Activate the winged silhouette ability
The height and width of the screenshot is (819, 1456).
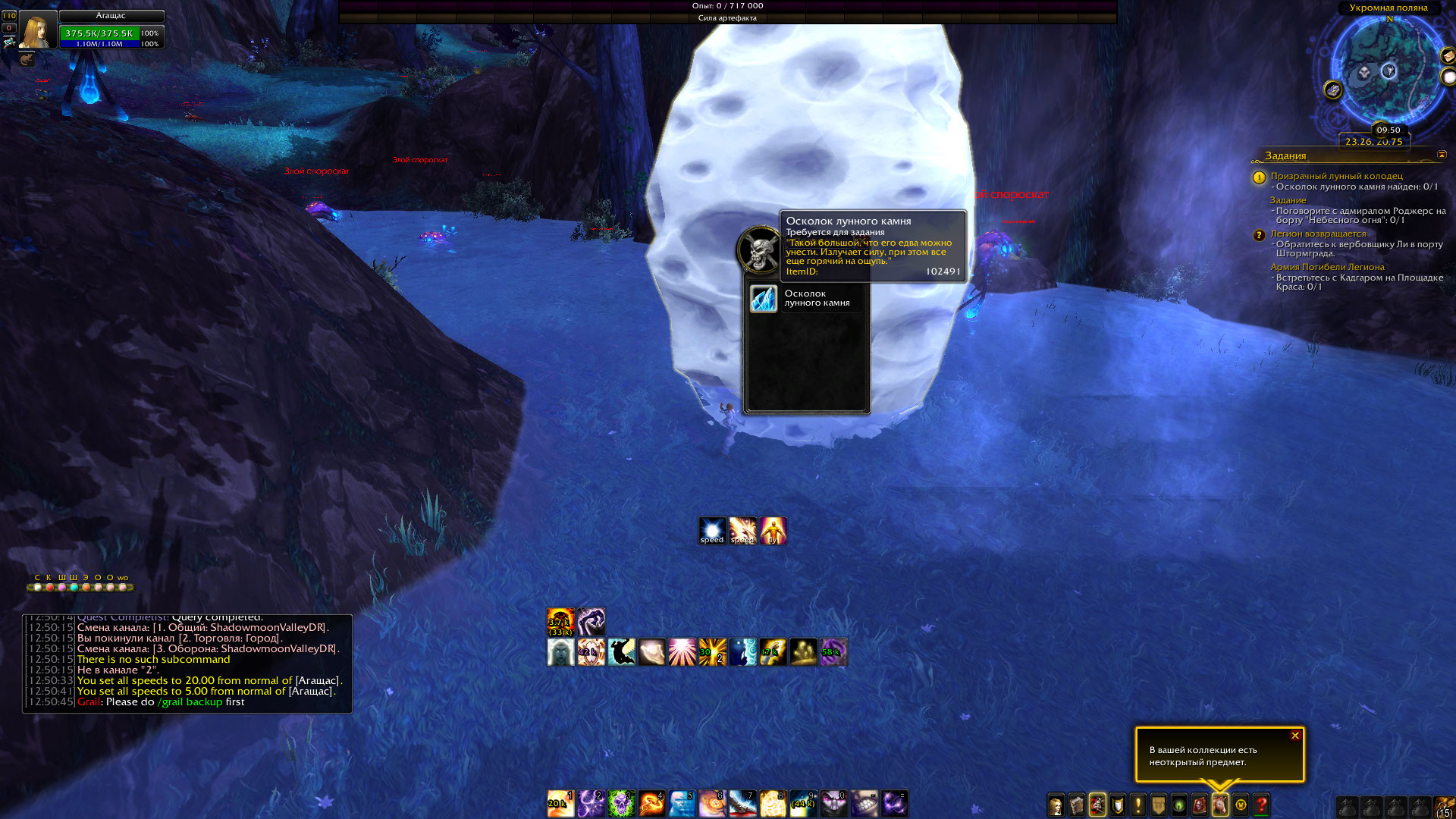click(621, 652)
